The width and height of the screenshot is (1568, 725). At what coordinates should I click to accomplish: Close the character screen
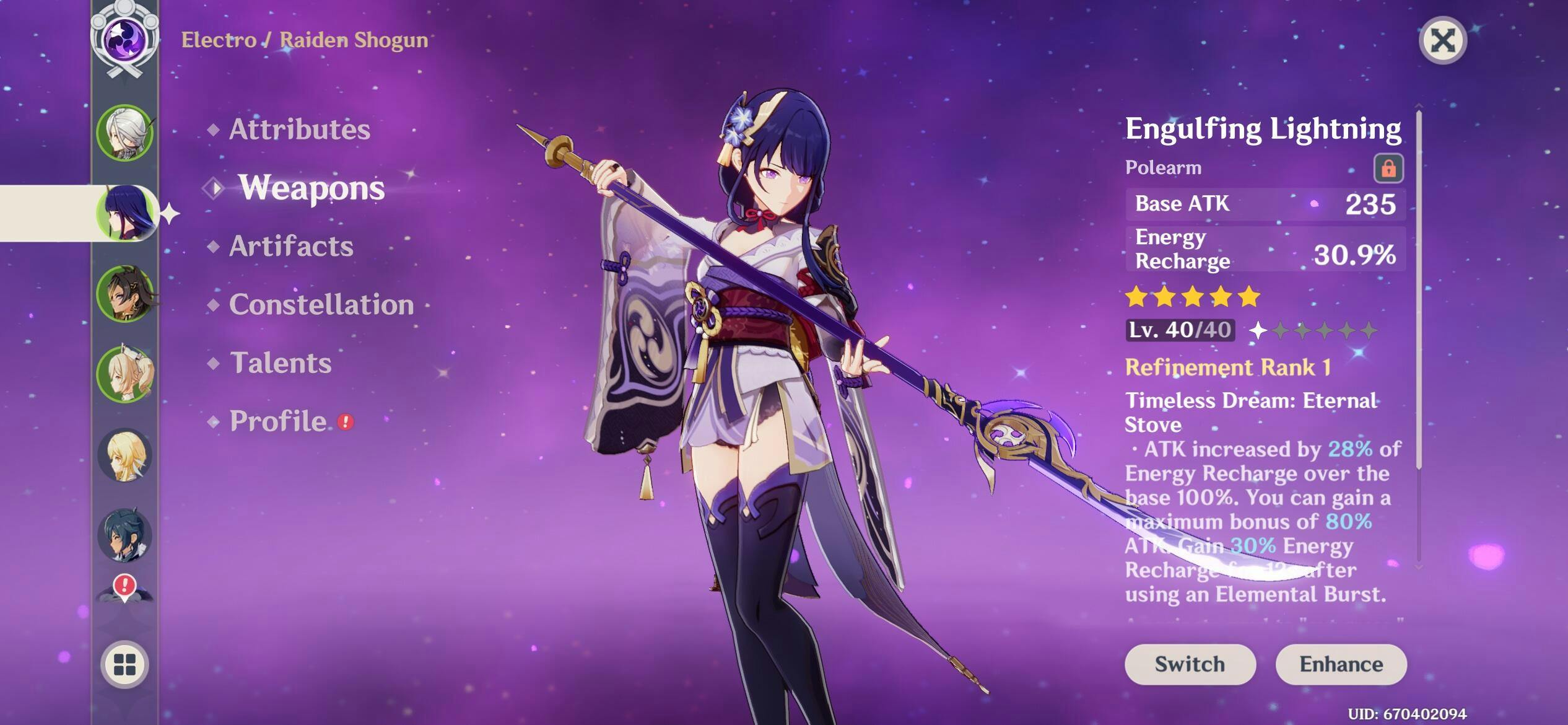(x=1442, y=41)
